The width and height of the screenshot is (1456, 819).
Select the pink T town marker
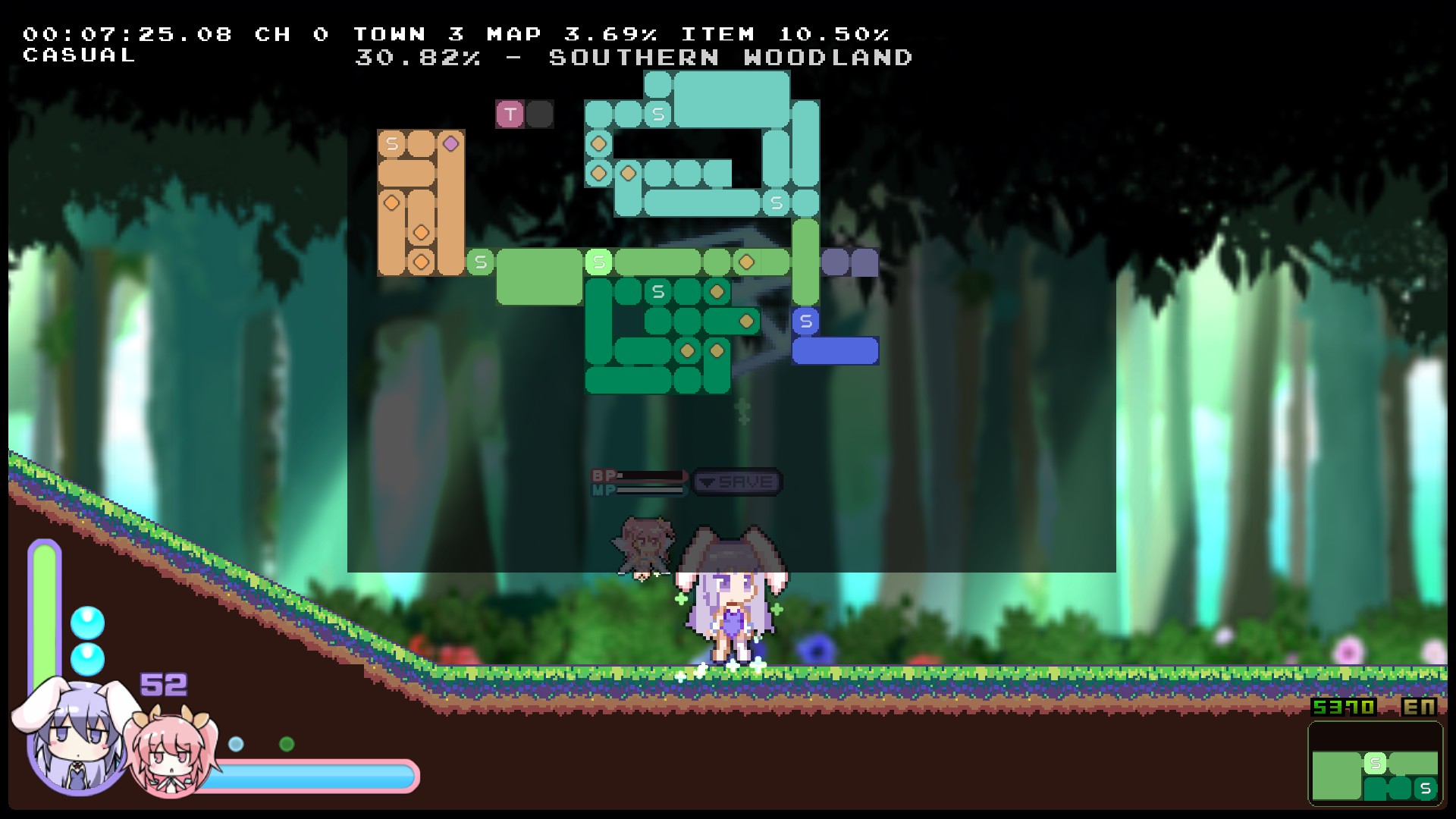point(510,115)
